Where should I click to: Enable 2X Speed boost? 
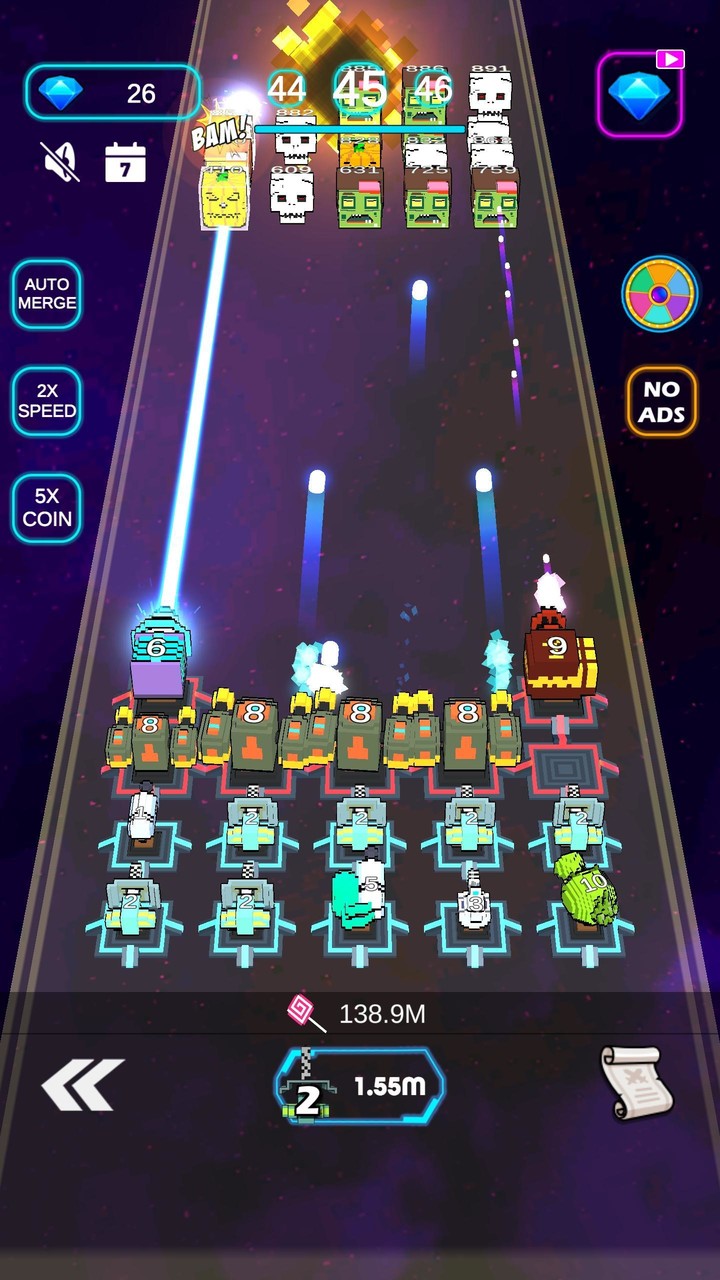[x=47, y=402]
